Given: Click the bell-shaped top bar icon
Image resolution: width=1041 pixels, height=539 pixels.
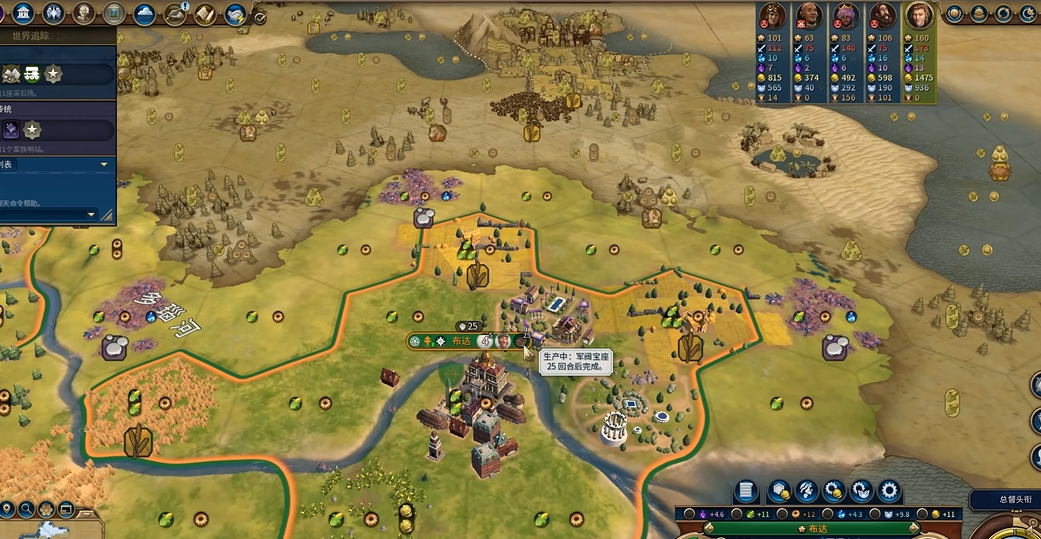Looking at the screenshot, I should pos(978,14).
